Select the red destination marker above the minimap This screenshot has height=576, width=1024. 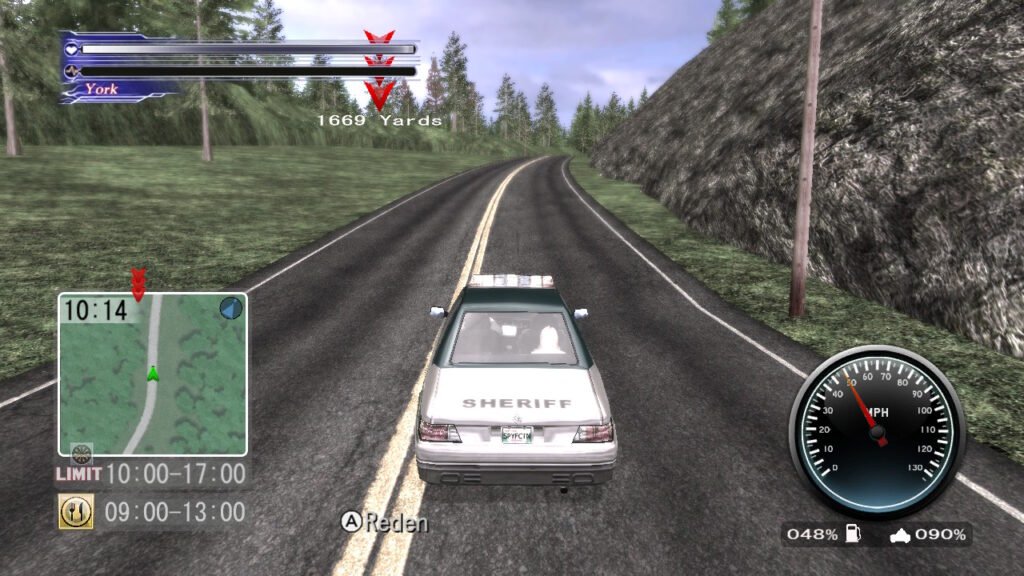coord(138,280)
